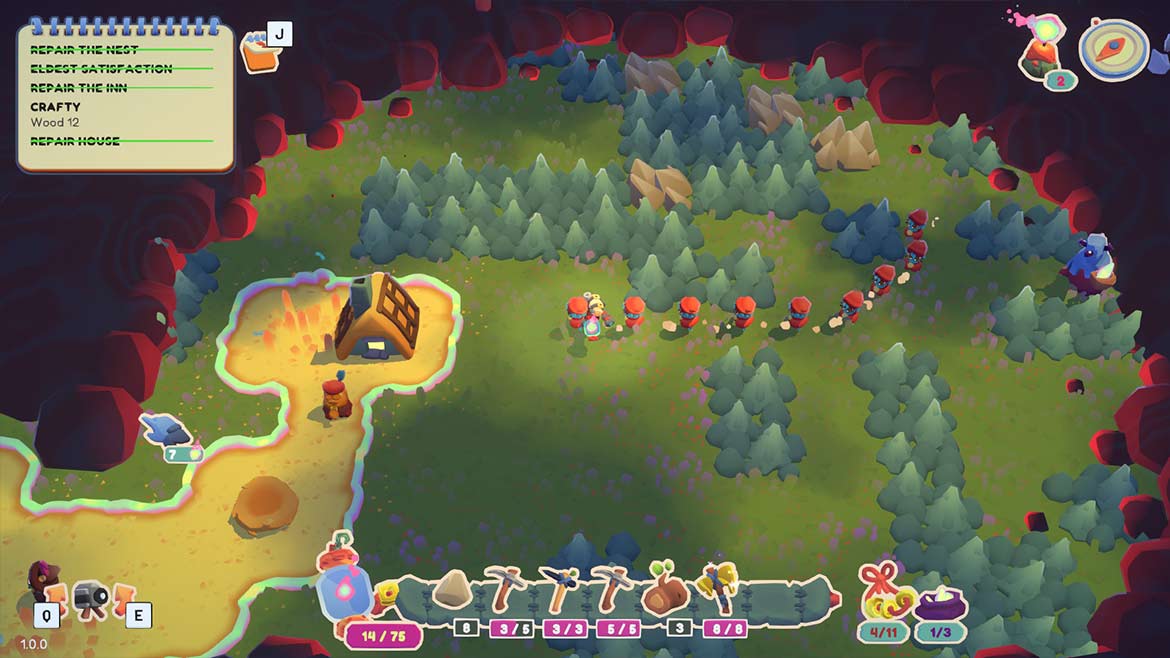
Task: Choose the stone item in the hotbar
Action: pos(454,591)
